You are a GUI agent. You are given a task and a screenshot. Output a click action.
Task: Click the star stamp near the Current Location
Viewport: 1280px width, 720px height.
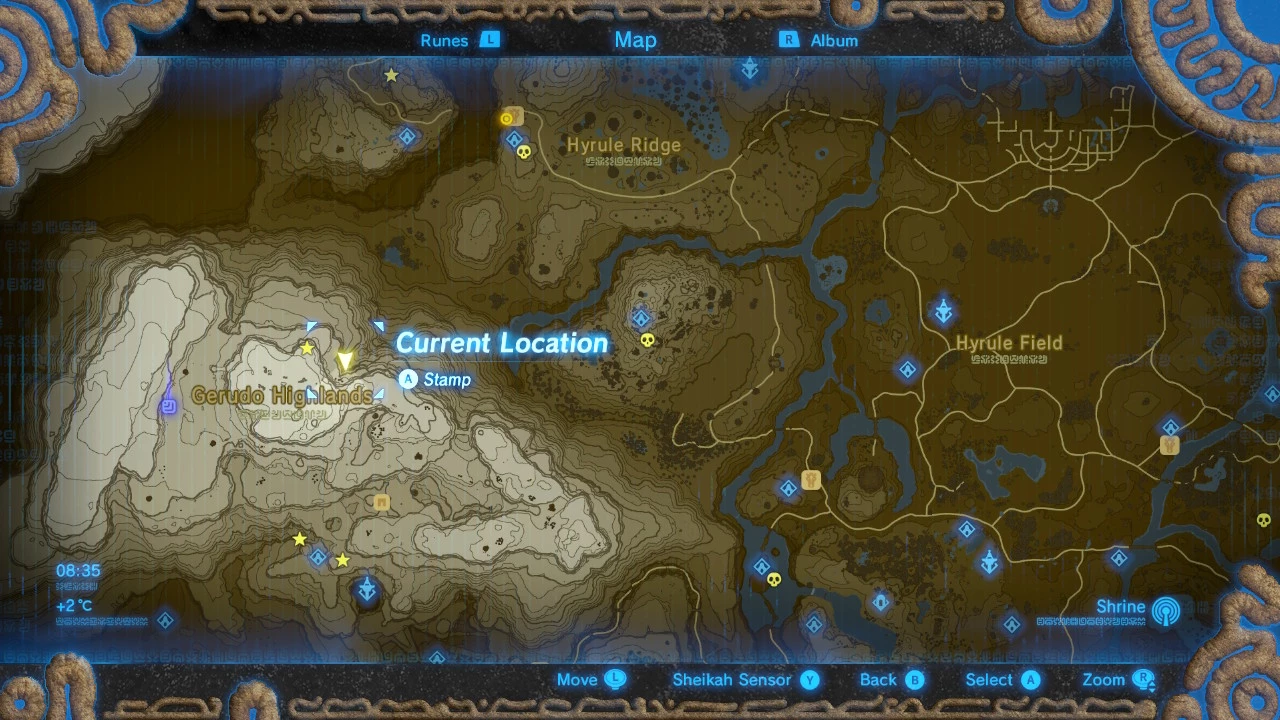point(306,347)
